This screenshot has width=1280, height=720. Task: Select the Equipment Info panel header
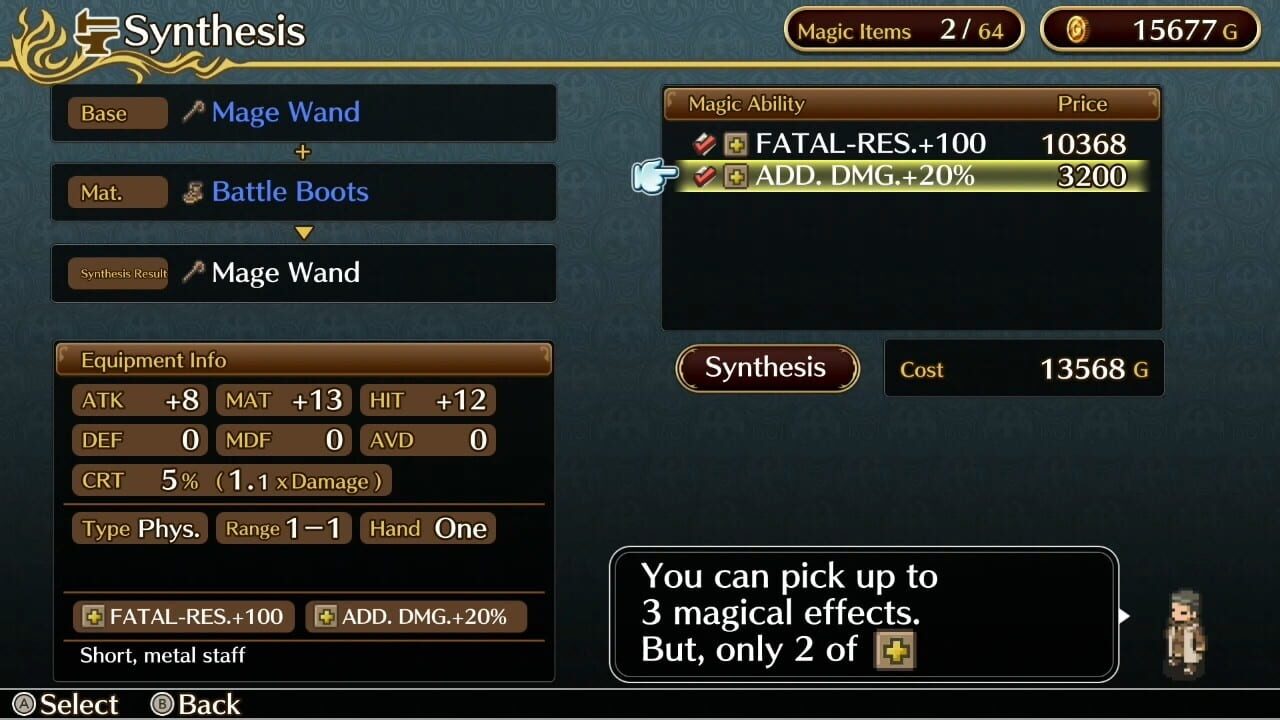point(152,360)
